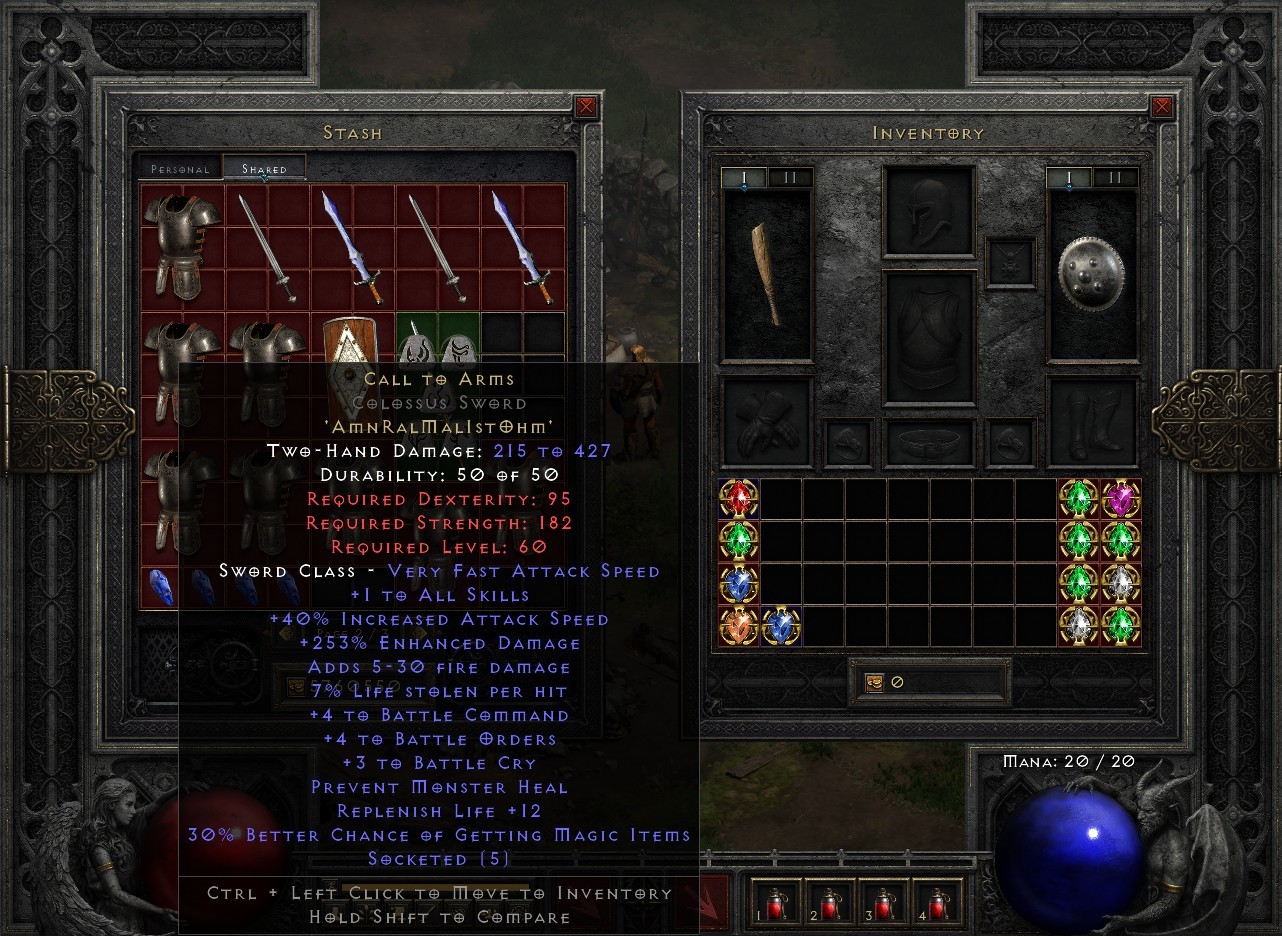
Task: Switch to the Shared stash tab
Action: click(x=265, y=169)
